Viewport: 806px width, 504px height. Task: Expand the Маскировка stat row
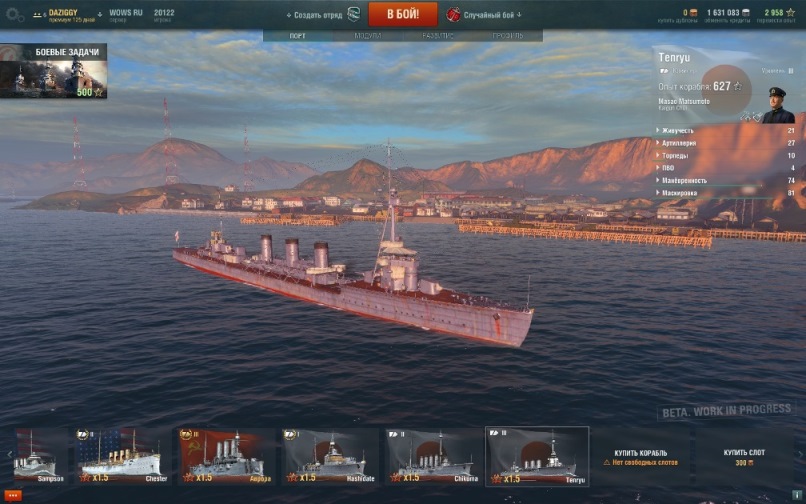[x=726, y=192]
